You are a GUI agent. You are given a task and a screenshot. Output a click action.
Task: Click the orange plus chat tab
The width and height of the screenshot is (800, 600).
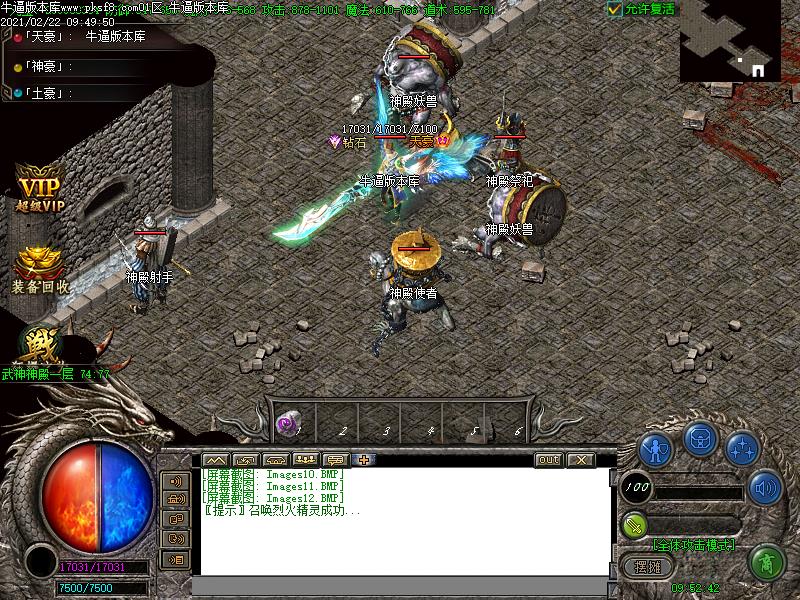click(363, 460)
